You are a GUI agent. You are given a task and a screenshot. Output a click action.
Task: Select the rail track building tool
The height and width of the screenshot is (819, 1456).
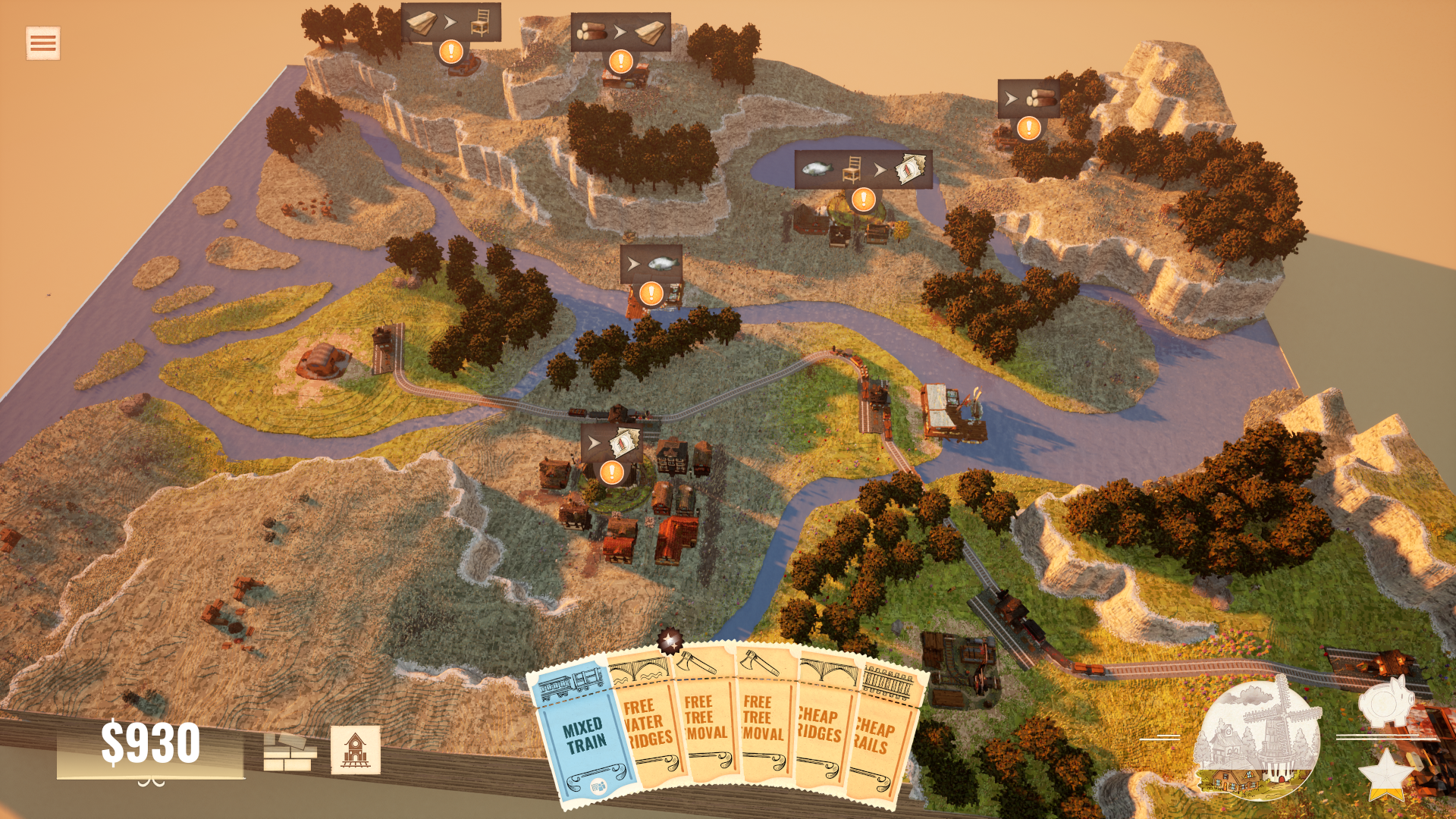[290, 751]
